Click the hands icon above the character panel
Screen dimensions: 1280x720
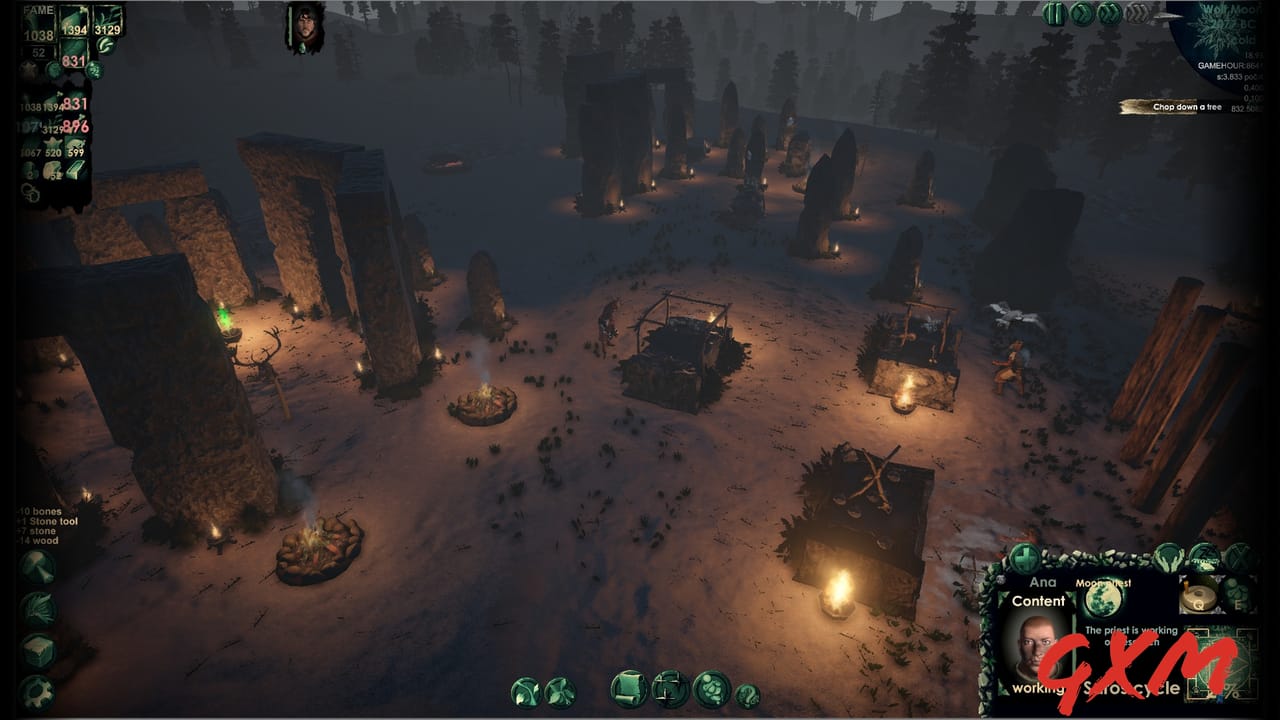coord(1167,557)
